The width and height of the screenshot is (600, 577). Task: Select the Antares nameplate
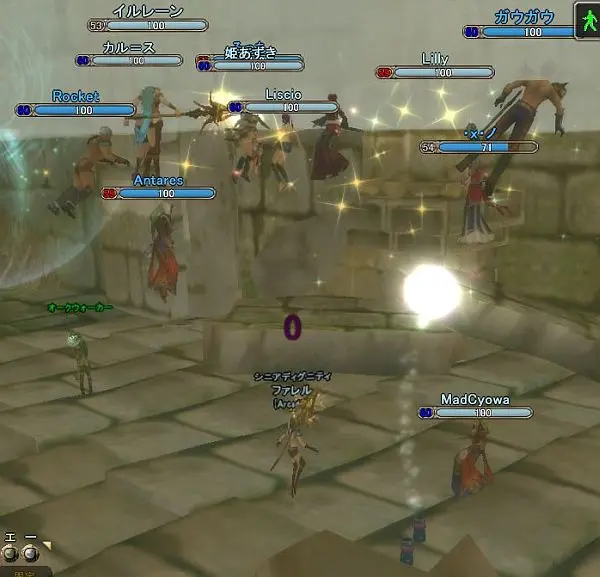point(158,181)
